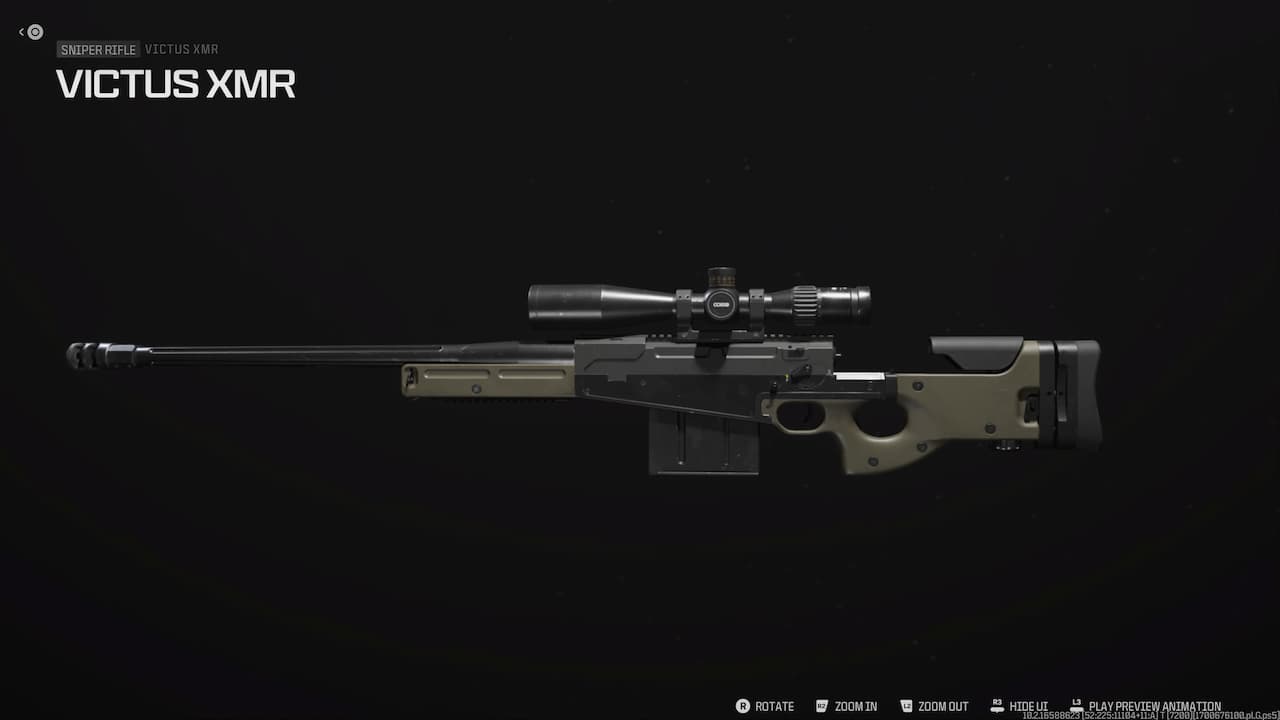This screenshot has height=720, width=1280.
Task: Click the L3 Play Preview Animation stick icon
Action: (x=1075, y=703)
